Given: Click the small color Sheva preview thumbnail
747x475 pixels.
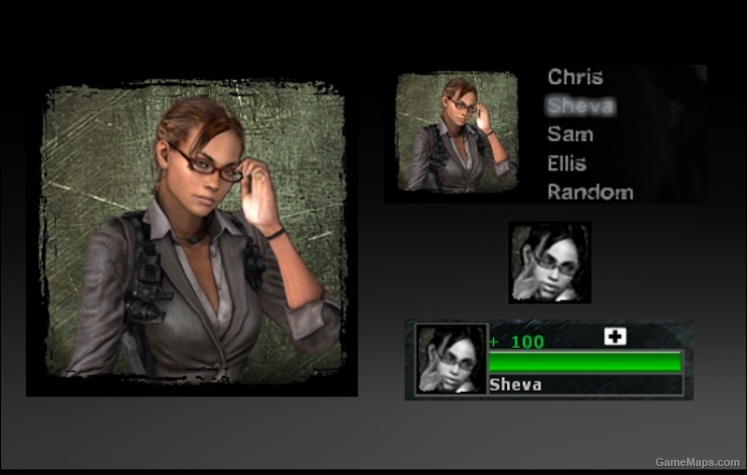Looking at the screenshot, I should (x=457, y=132).
